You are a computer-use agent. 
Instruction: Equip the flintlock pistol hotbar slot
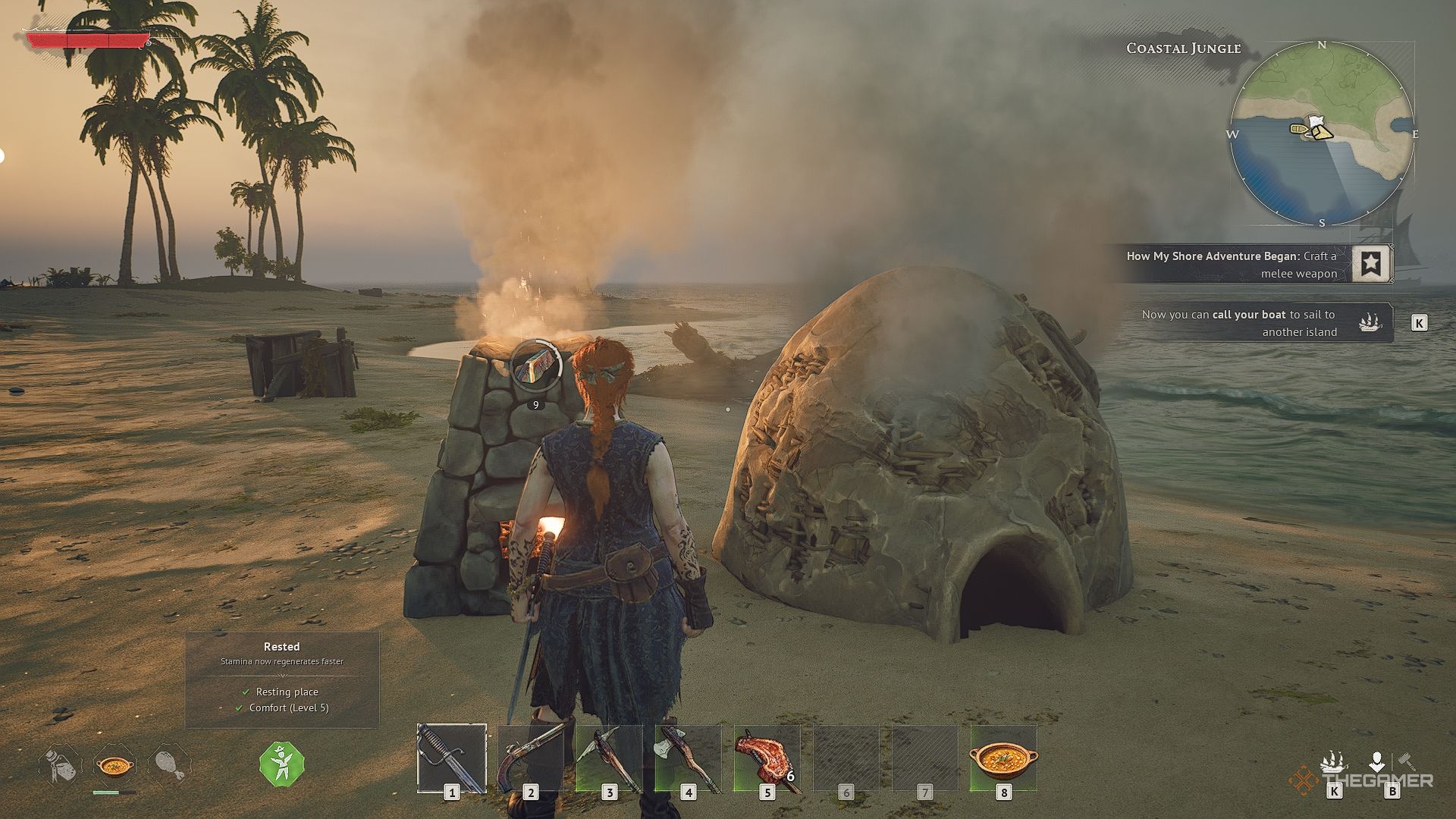point(531,758)
